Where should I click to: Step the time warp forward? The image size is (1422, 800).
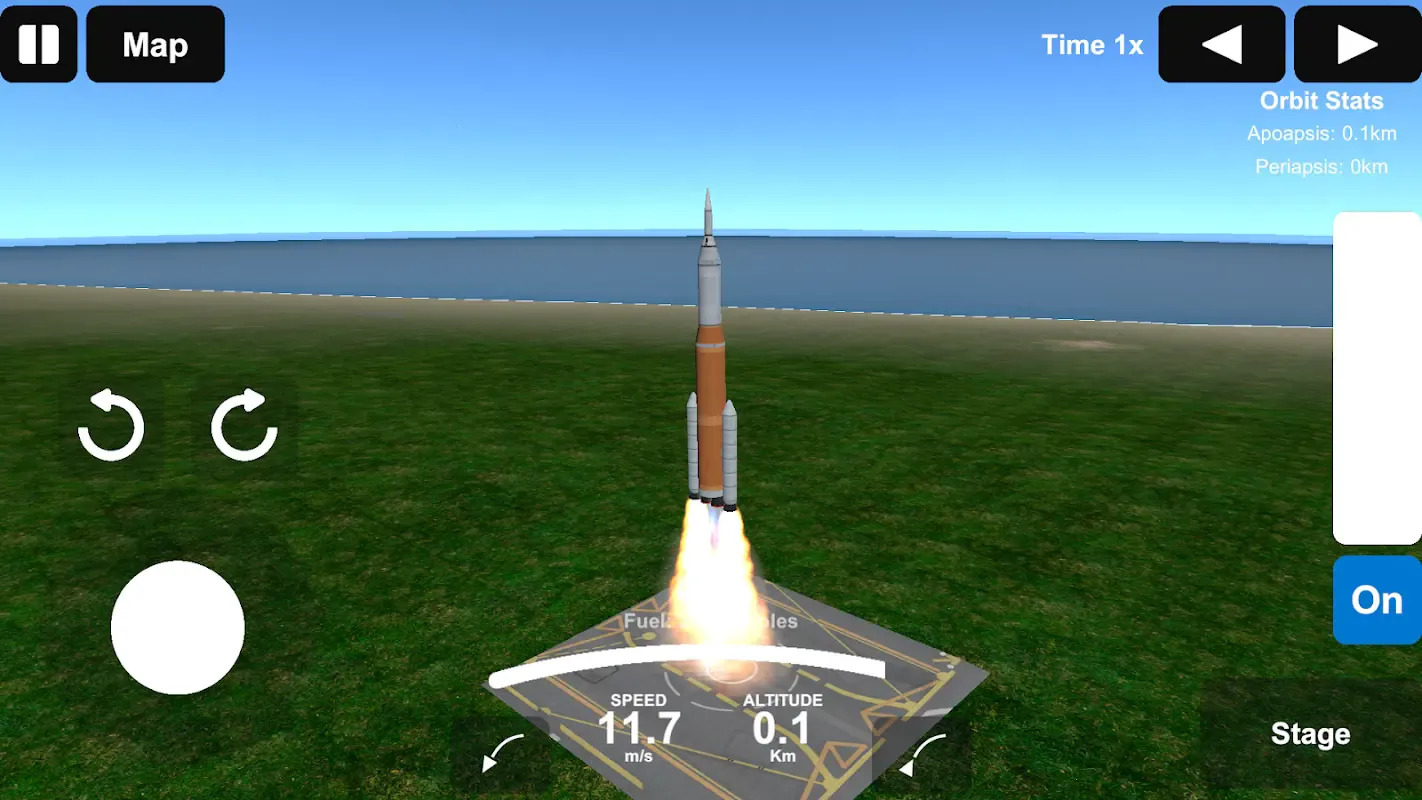[x=1356, y=44]
